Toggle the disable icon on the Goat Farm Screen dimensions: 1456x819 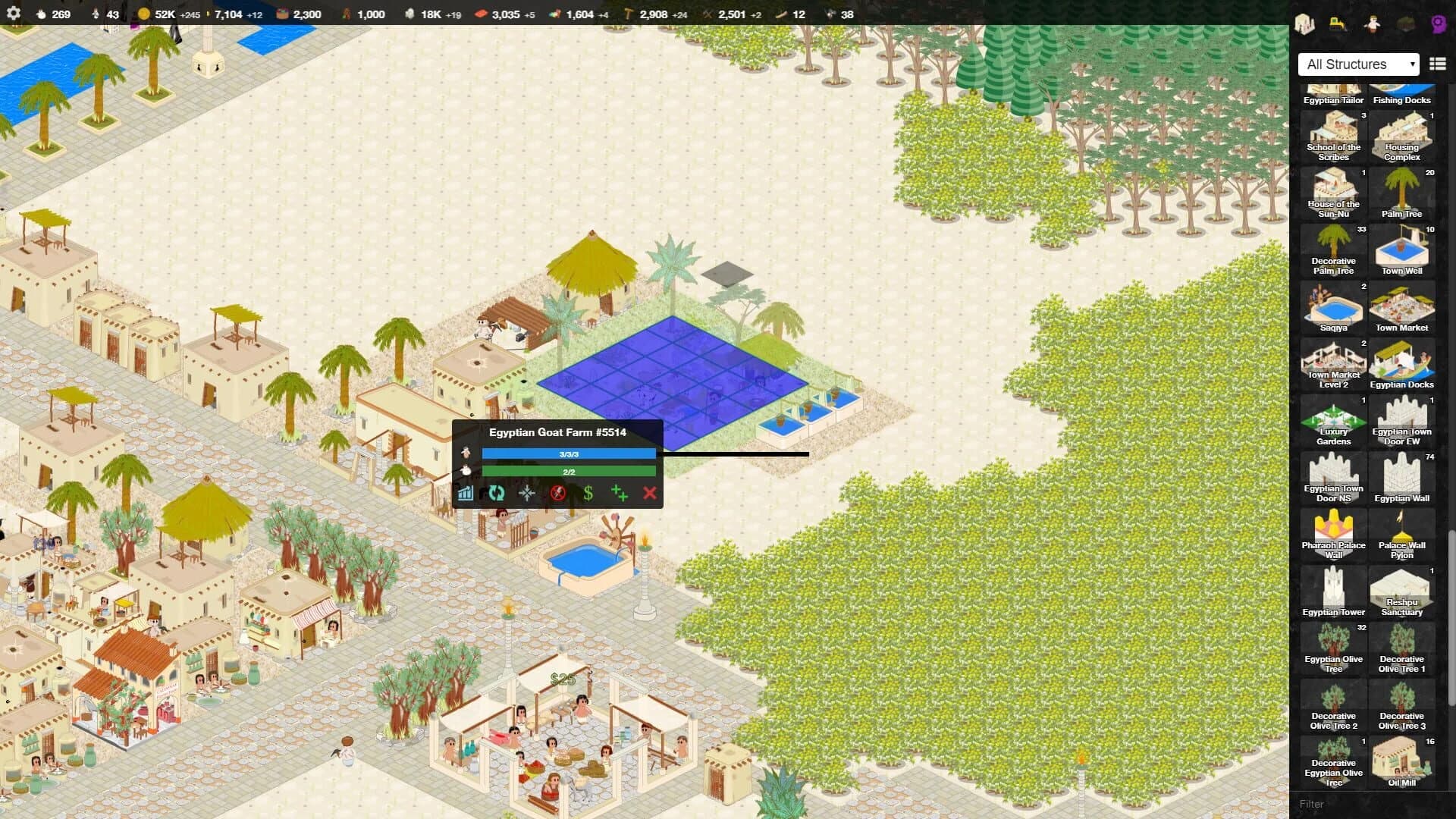pos(559,493)
